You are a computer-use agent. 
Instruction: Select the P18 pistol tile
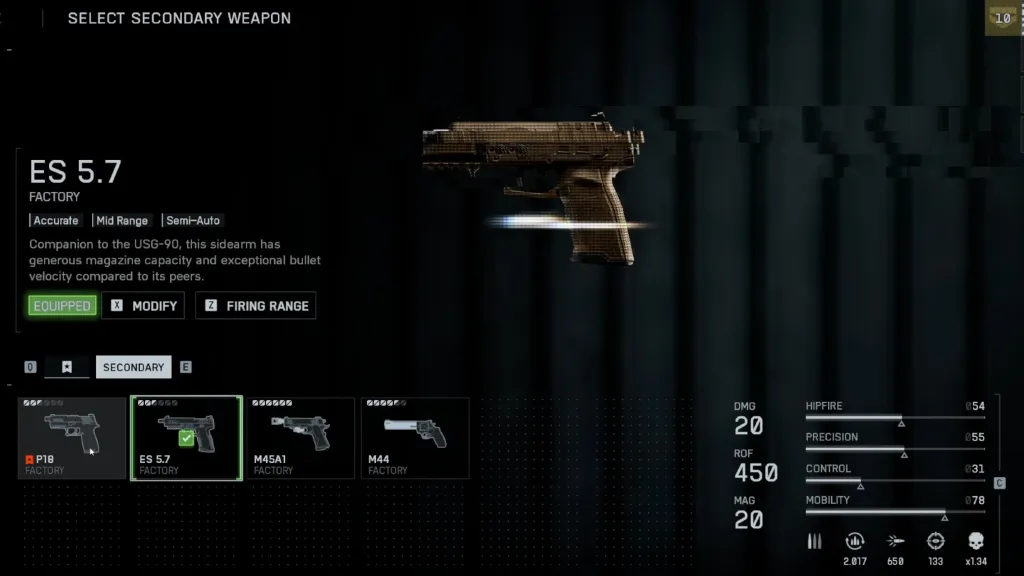coord(72,438)
